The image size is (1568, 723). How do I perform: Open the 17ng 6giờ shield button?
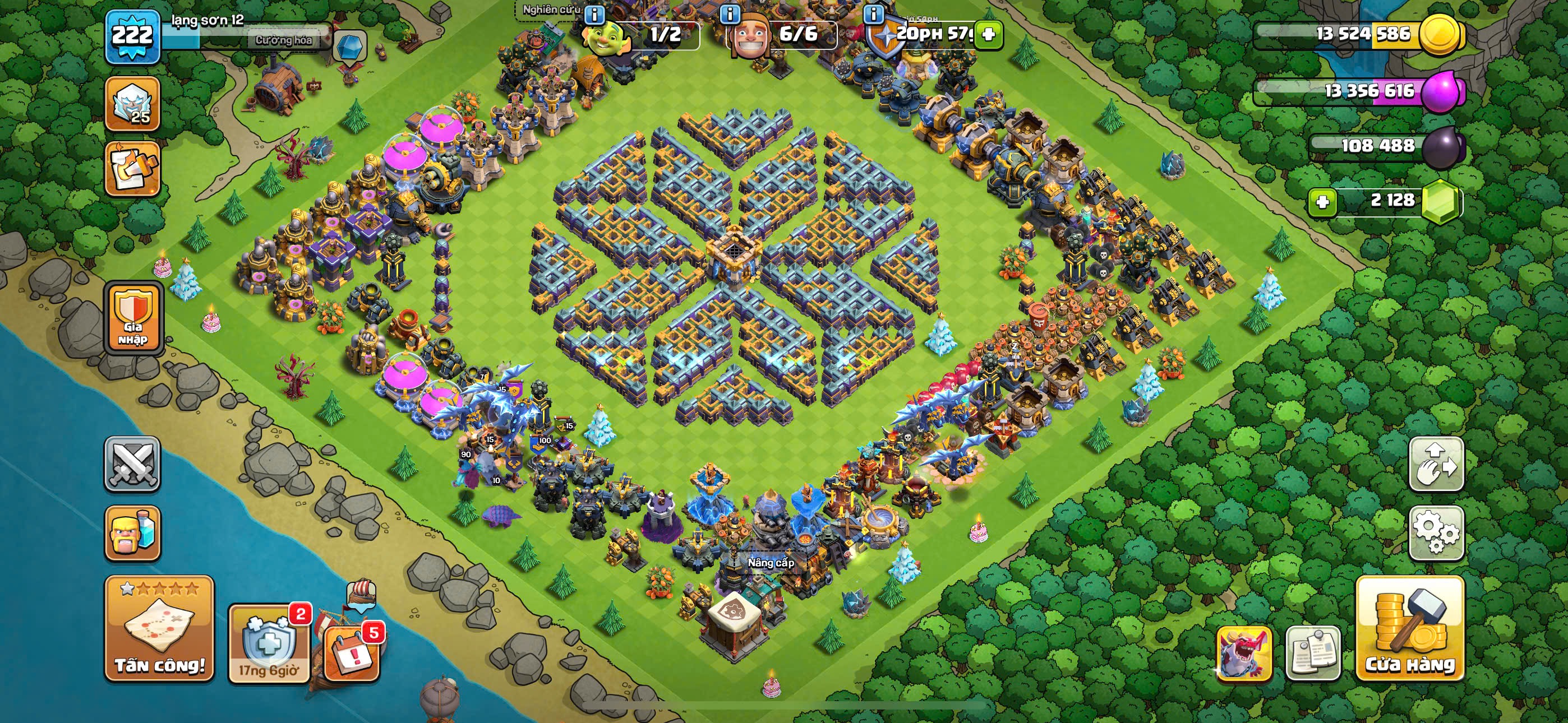coord(269,644)
